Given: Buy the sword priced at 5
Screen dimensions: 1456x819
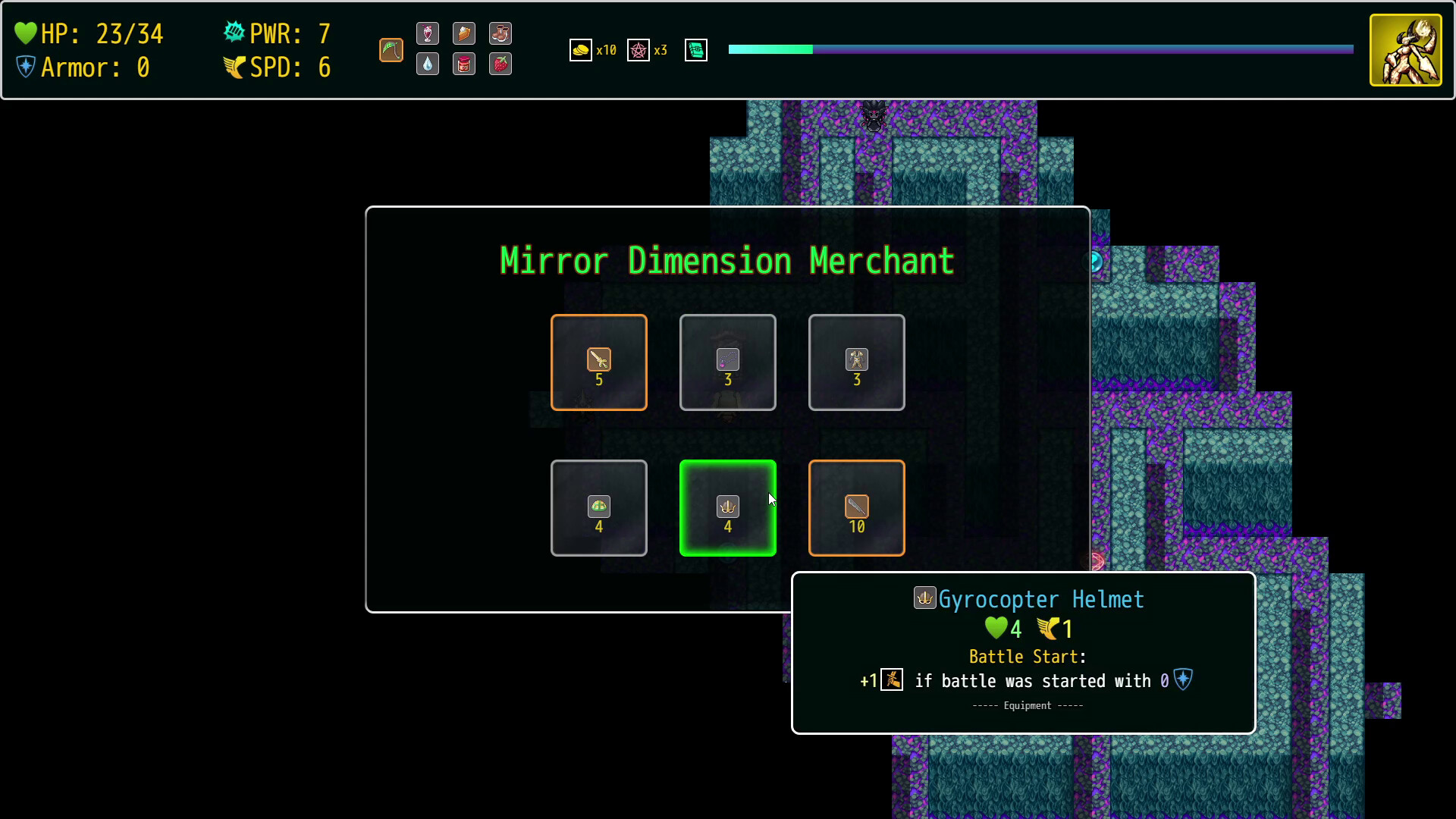Looking at the screenshot, I should (x=598, y=362).
